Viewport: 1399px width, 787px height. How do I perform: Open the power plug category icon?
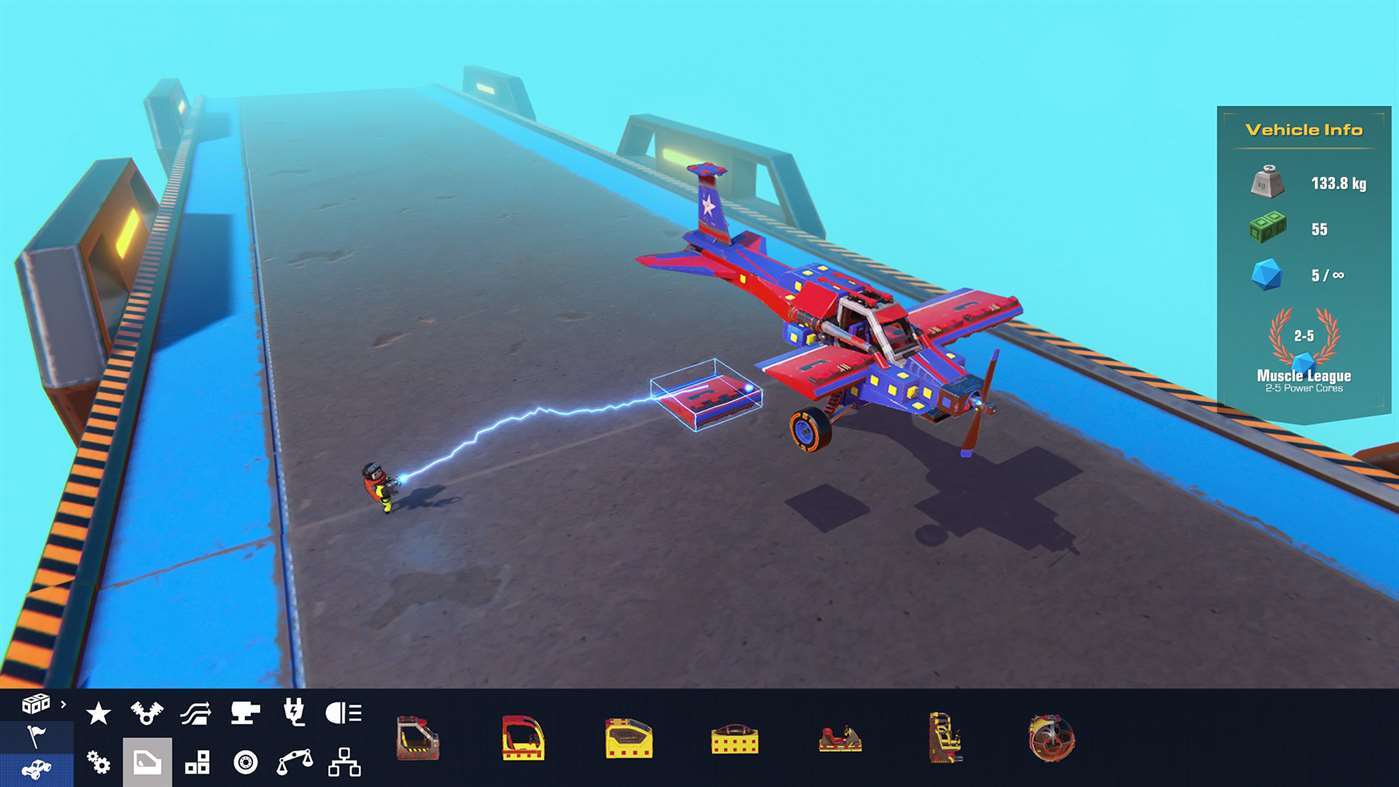coord(294,713)
